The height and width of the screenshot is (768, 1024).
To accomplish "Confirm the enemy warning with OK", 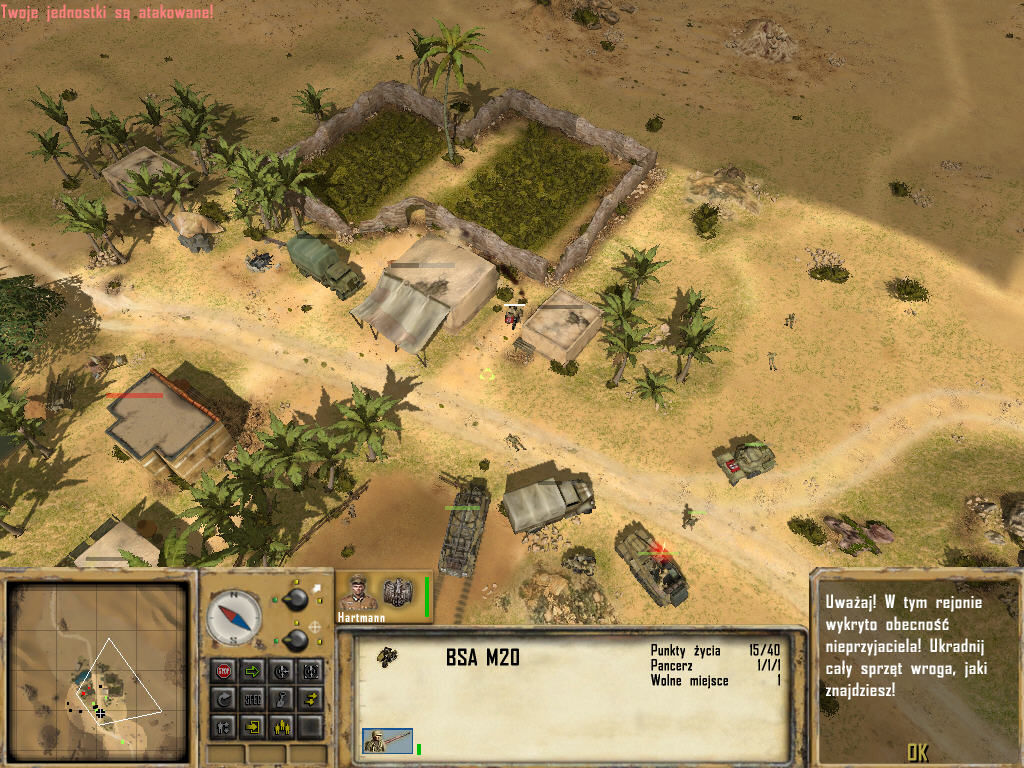I will (916, 751).
